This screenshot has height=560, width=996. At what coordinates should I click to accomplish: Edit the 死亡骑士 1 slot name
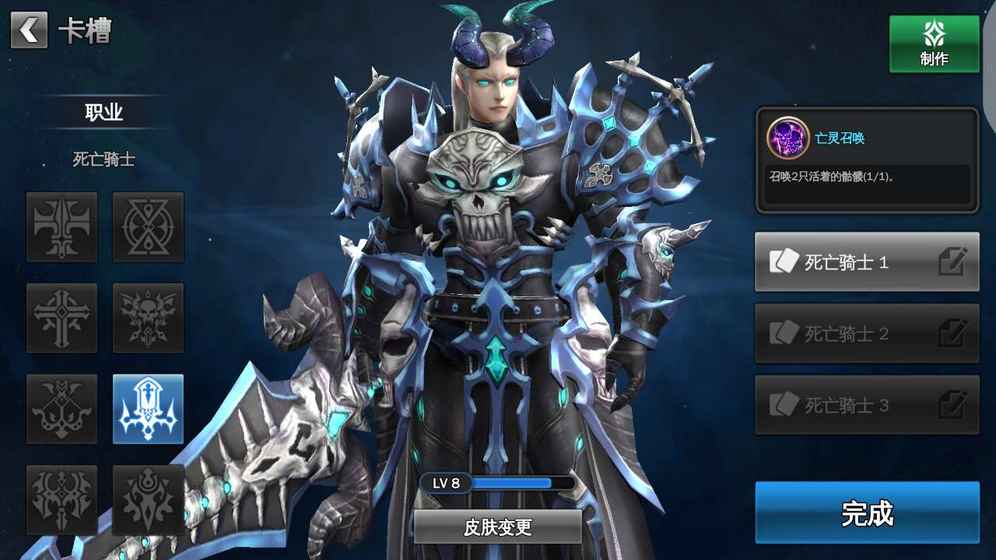pyautogui.click(x=952, y=262)
